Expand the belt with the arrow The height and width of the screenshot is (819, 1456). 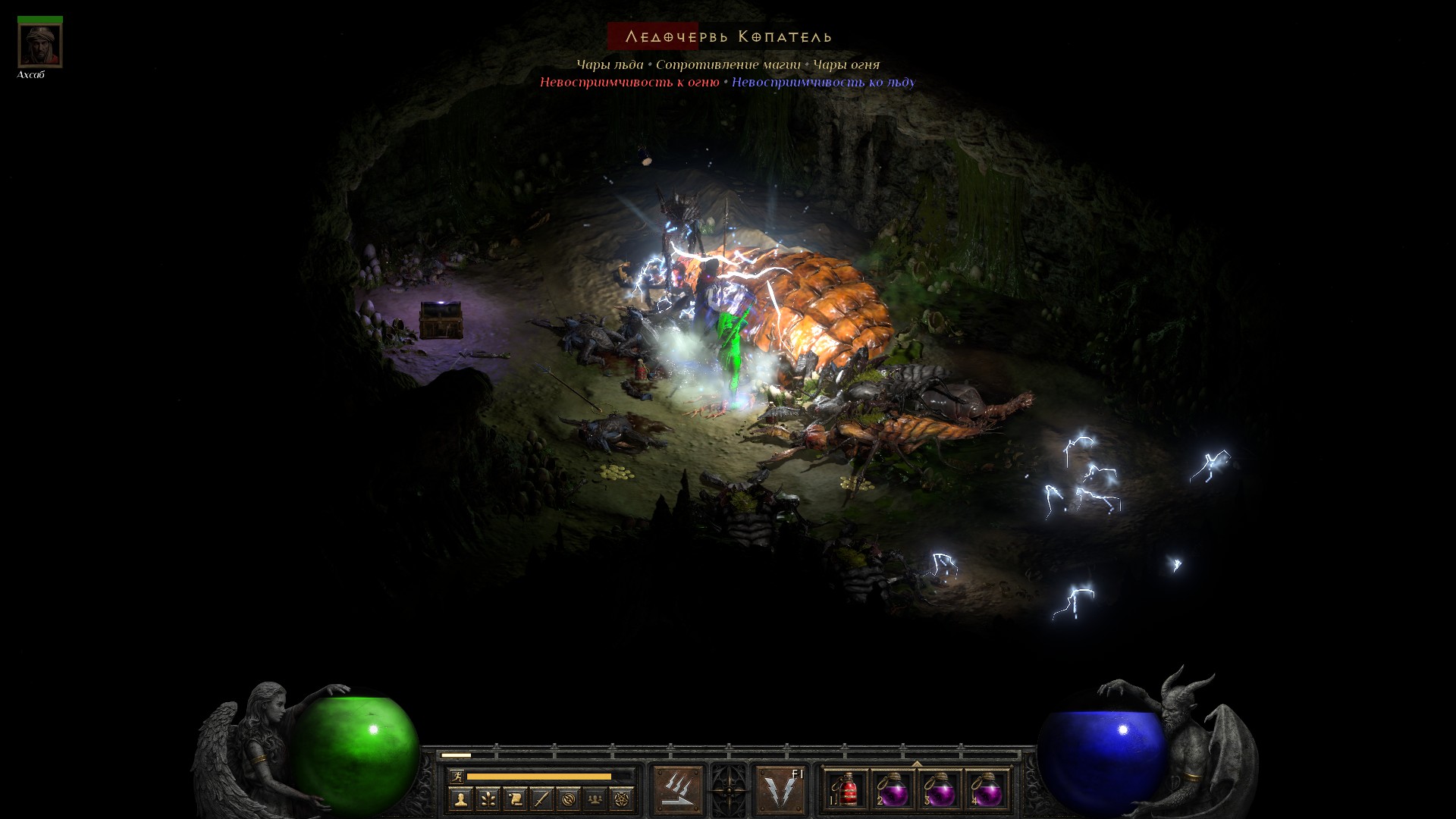click(917, 764)
